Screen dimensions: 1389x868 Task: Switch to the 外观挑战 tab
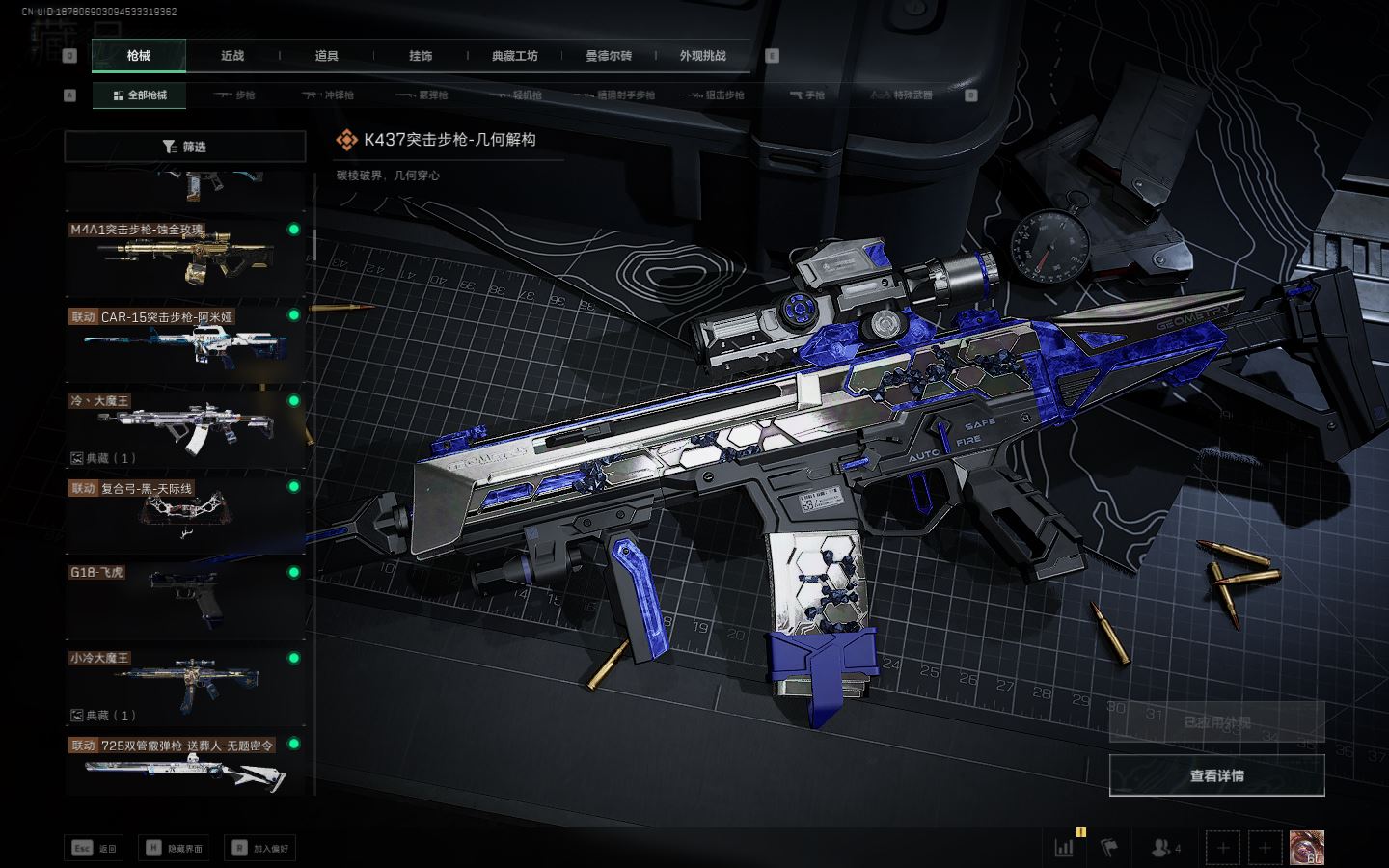coord(702,56)
